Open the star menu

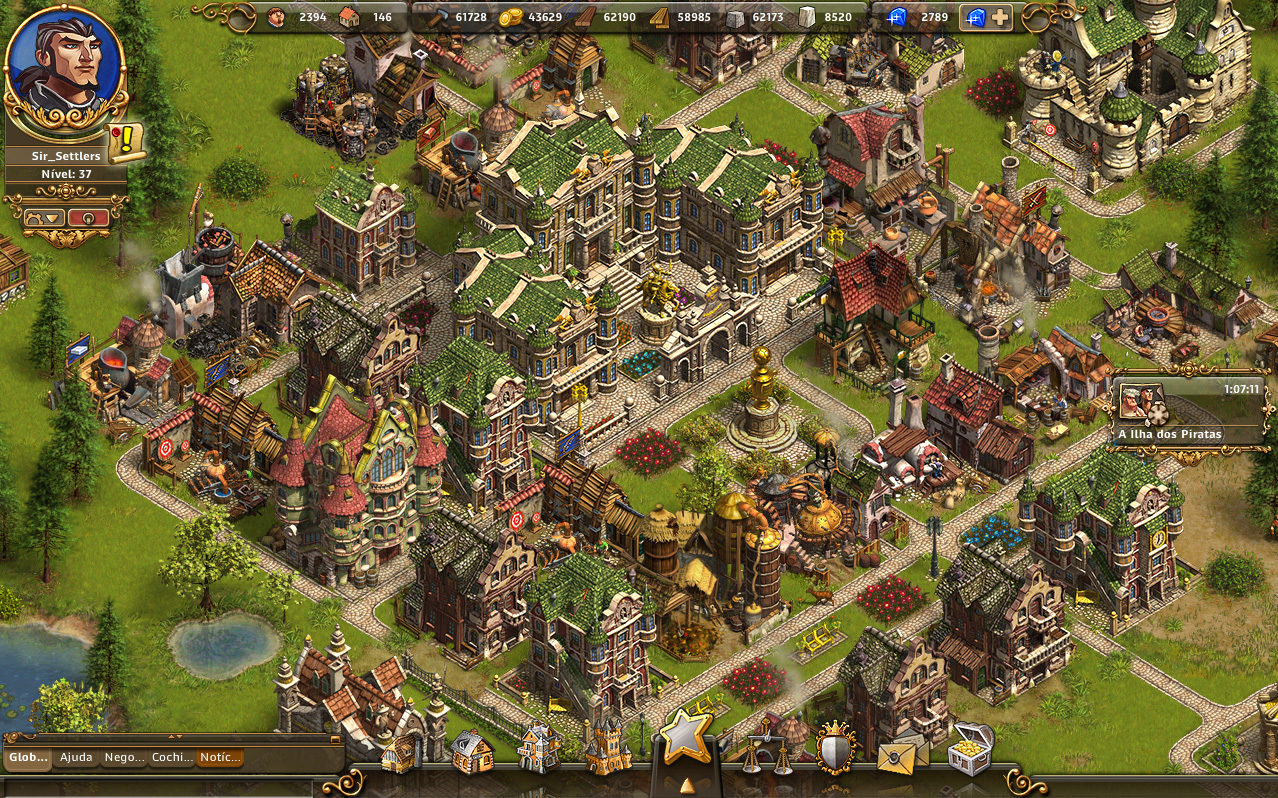coord(686,738)
